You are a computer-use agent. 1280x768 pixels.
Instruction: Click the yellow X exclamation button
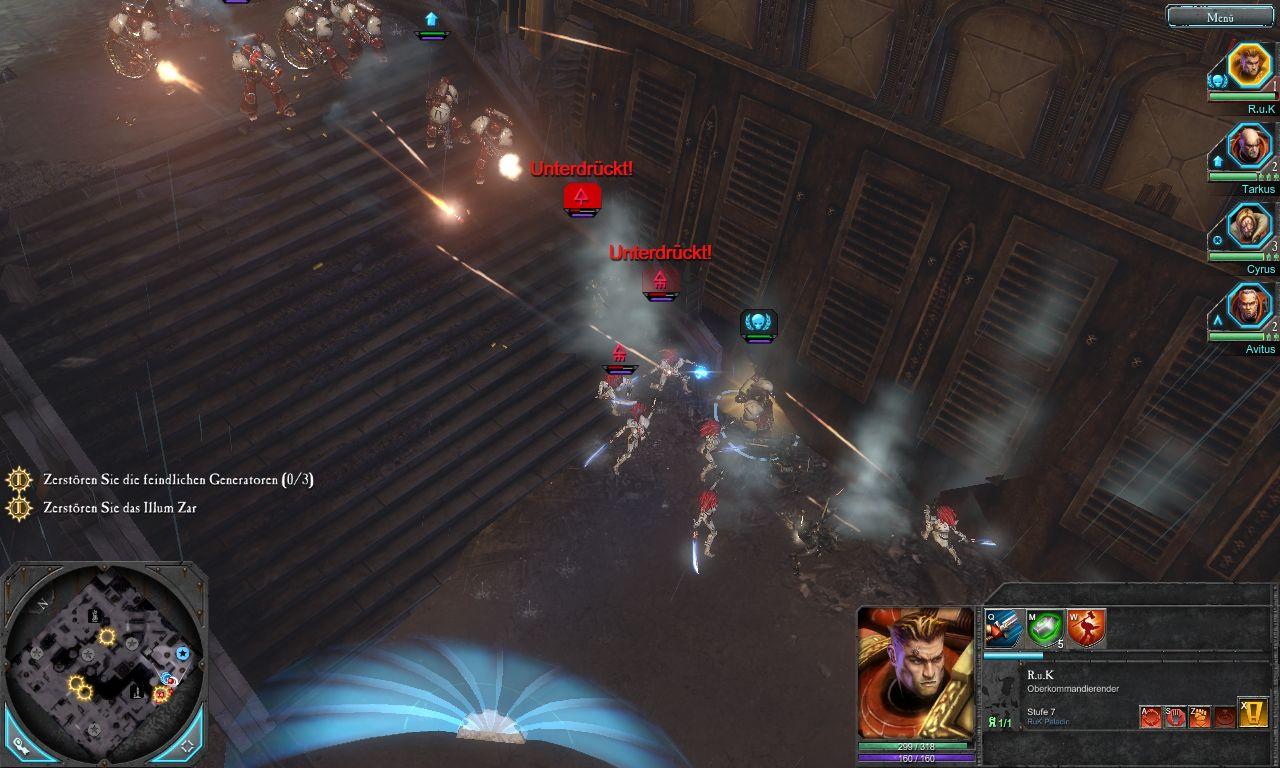[1253, 712]
